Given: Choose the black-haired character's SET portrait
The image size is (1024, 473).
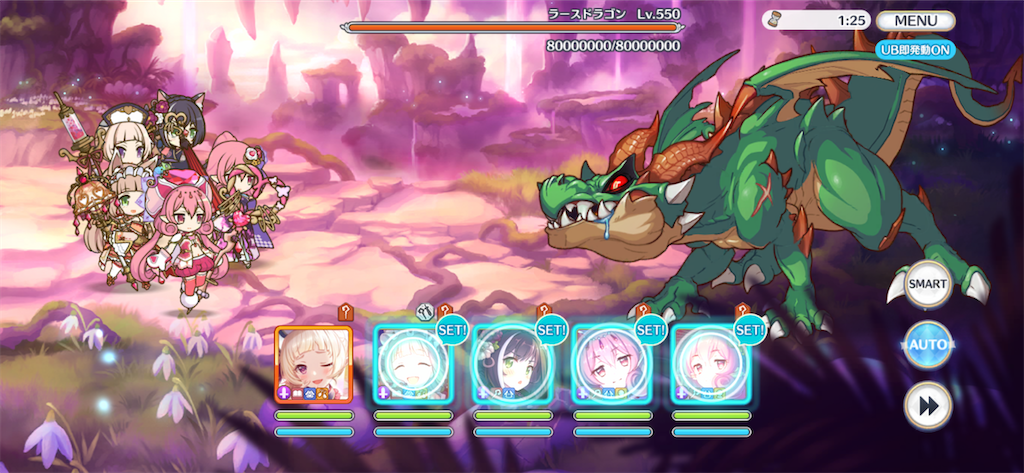Looking at the screenshot, I should [x=512, y=364].
